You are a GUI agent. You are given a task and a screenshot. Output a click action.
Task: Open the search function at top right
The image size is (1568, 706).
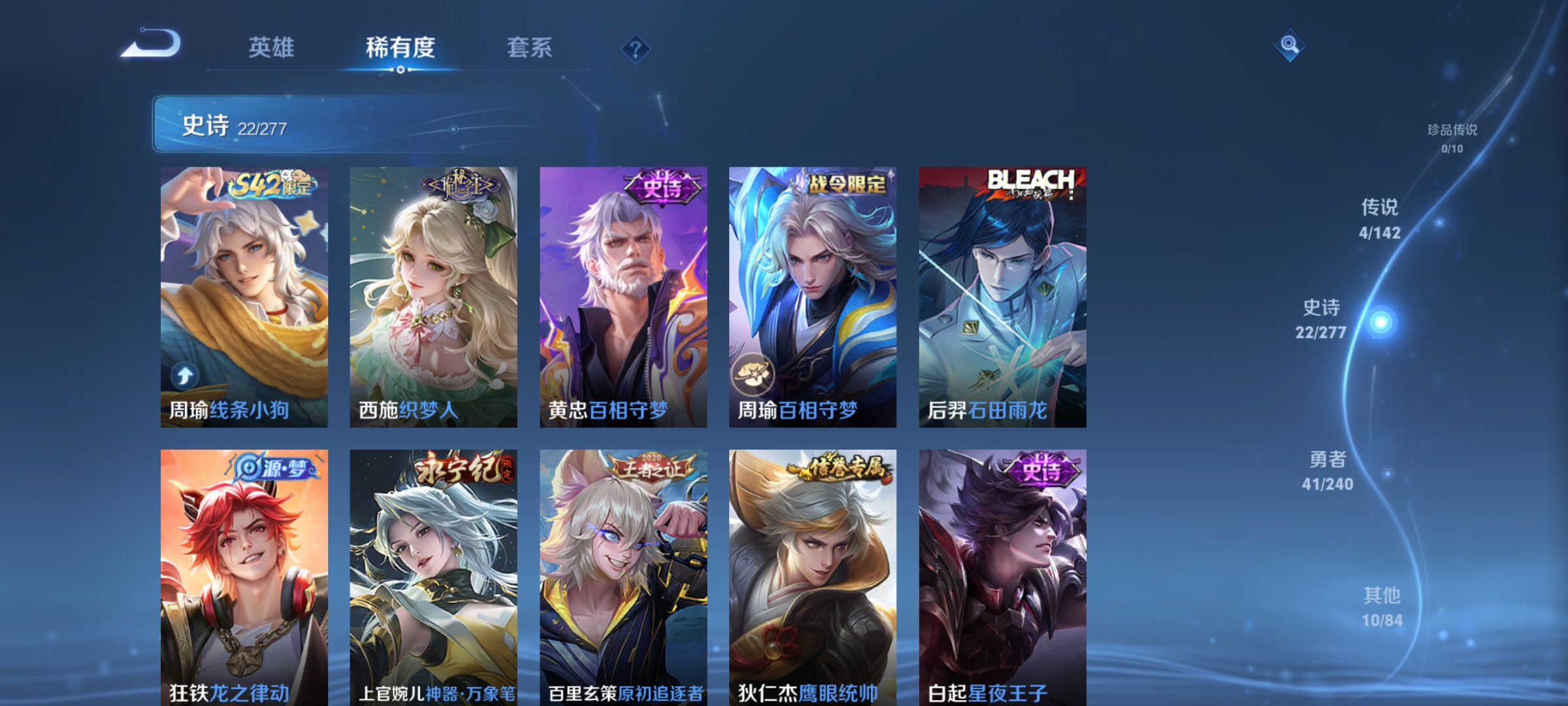[x=1289, y=44]
